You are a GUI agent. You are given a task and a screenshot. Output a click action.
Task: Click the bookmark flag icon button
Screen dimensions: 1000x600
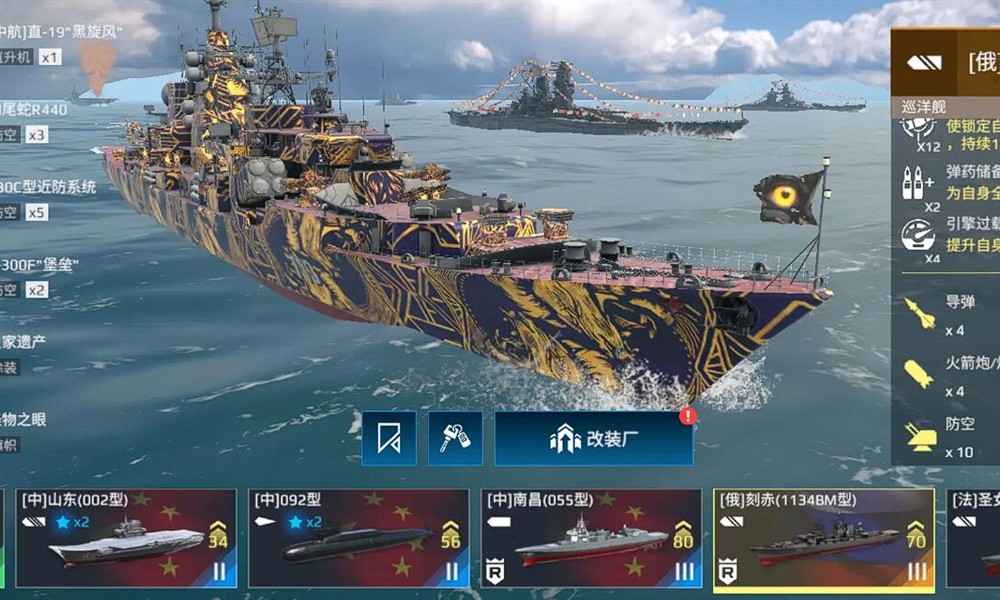(x=389, y=438)
